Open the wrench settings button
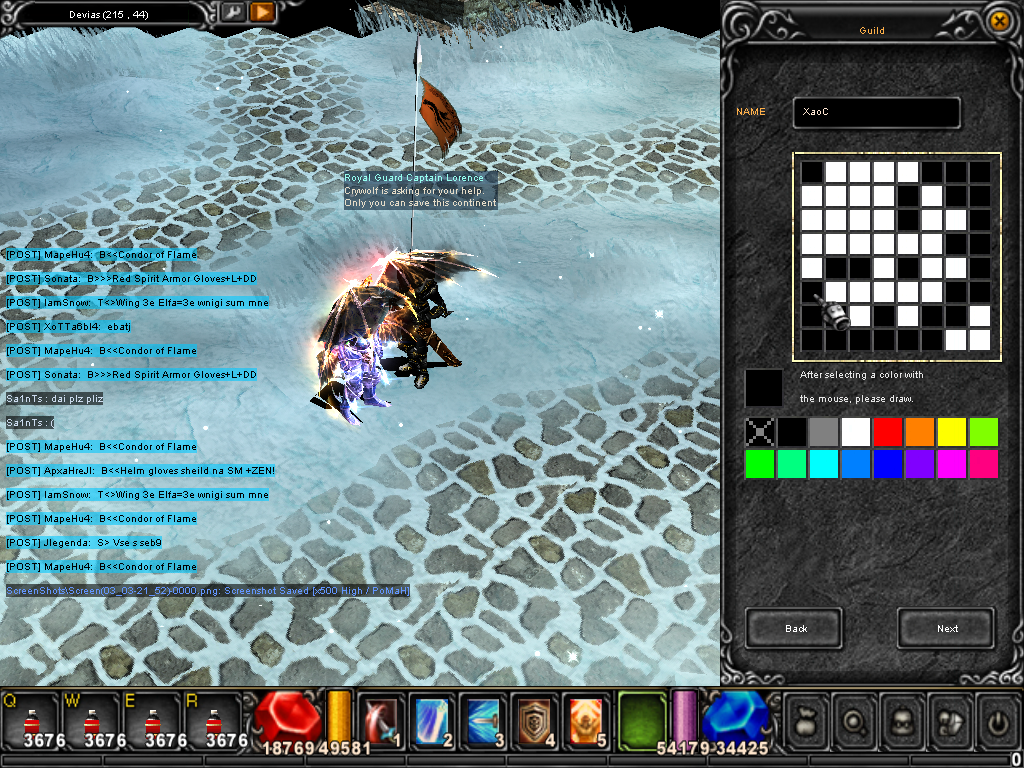Screen dimensions: 1024x768 tap(232, 12)
